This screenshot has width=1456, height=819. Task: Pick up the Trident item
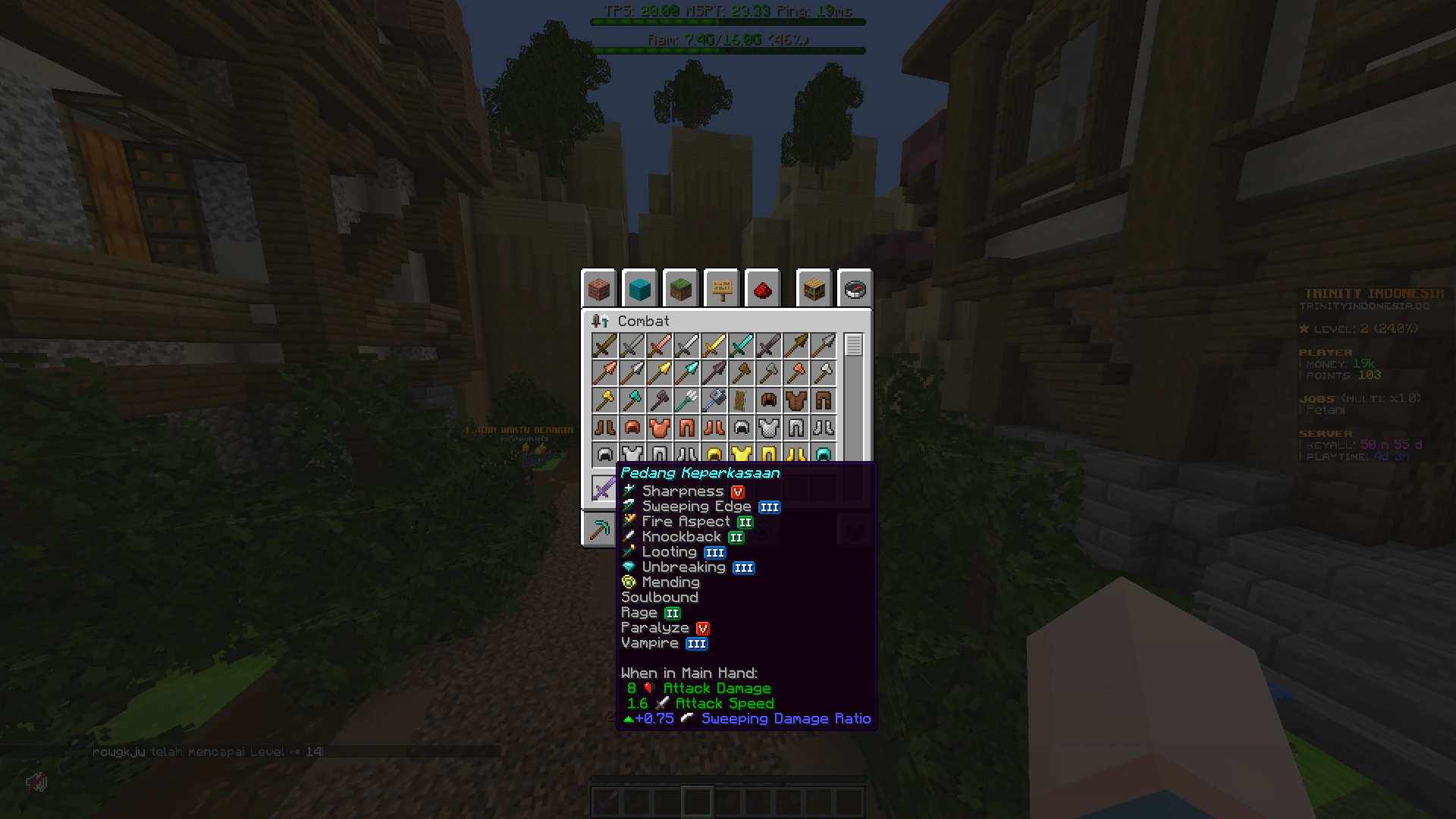tap(687, 400)
